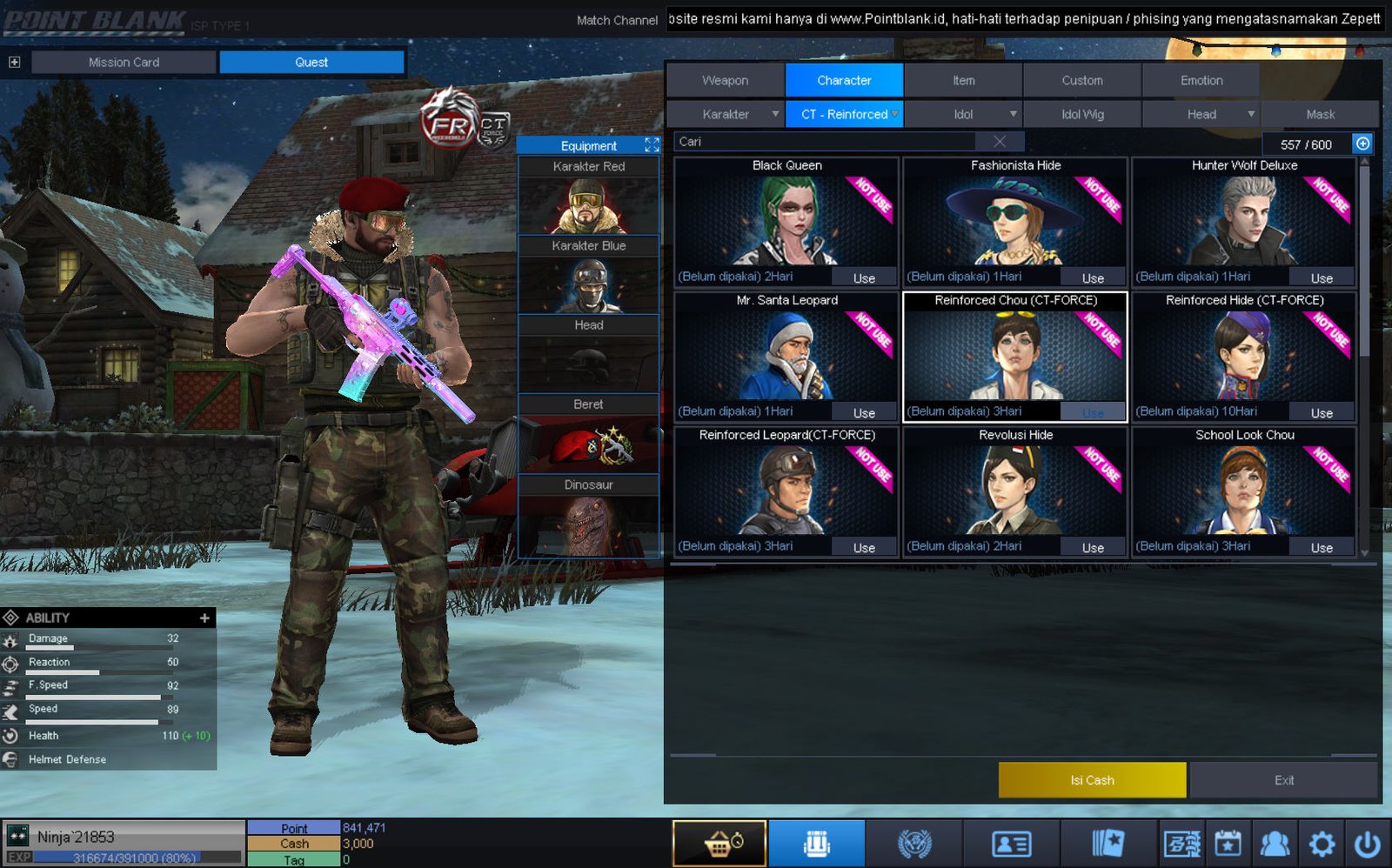Image resolution: width=1392 pixels, height=868 pixels.
Task: Select the Reinforced Chou (CT-FORCE) card
Action: (1015, 357)
